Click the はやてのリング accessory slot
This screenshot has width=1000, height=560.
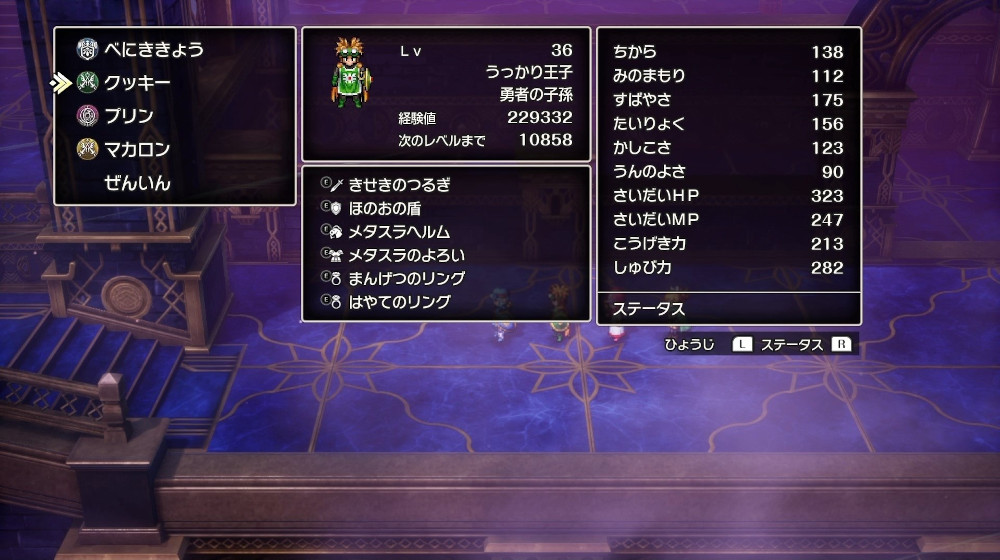398,302
